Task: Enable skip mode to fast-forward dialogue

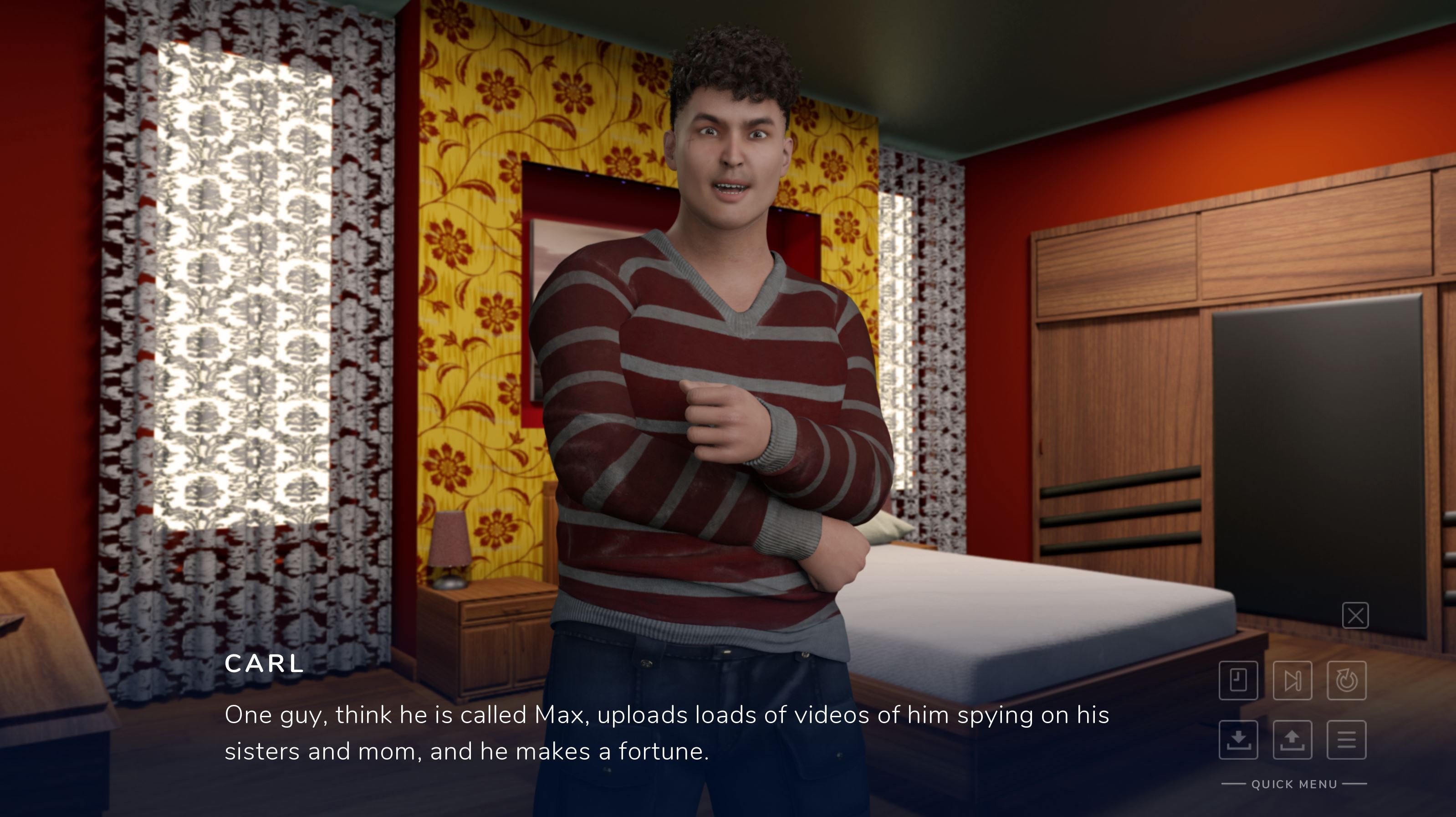Action: pos(1292,681)
